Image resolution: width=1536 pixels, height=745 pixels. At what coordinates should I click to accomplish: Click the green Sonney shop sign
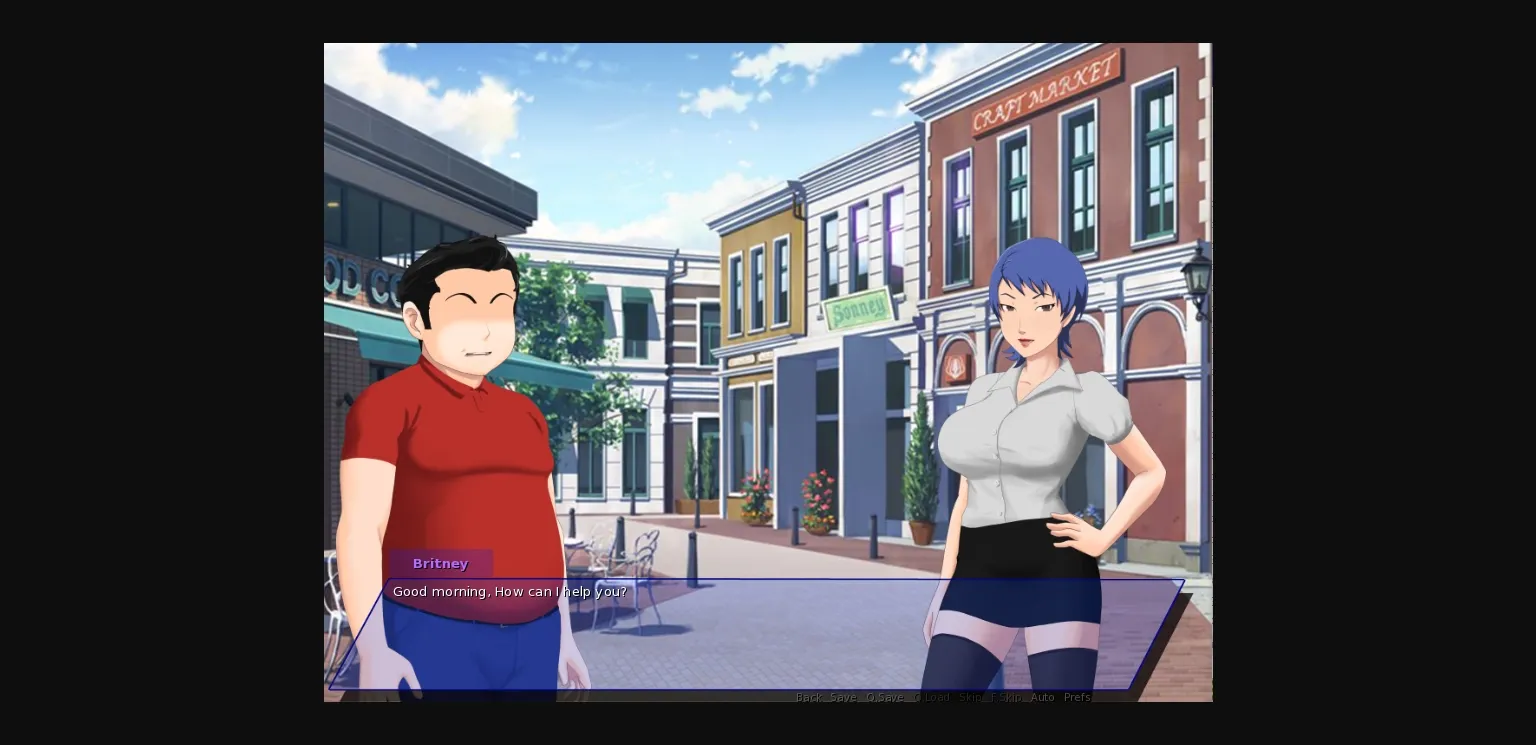click(x=855, y=308)
